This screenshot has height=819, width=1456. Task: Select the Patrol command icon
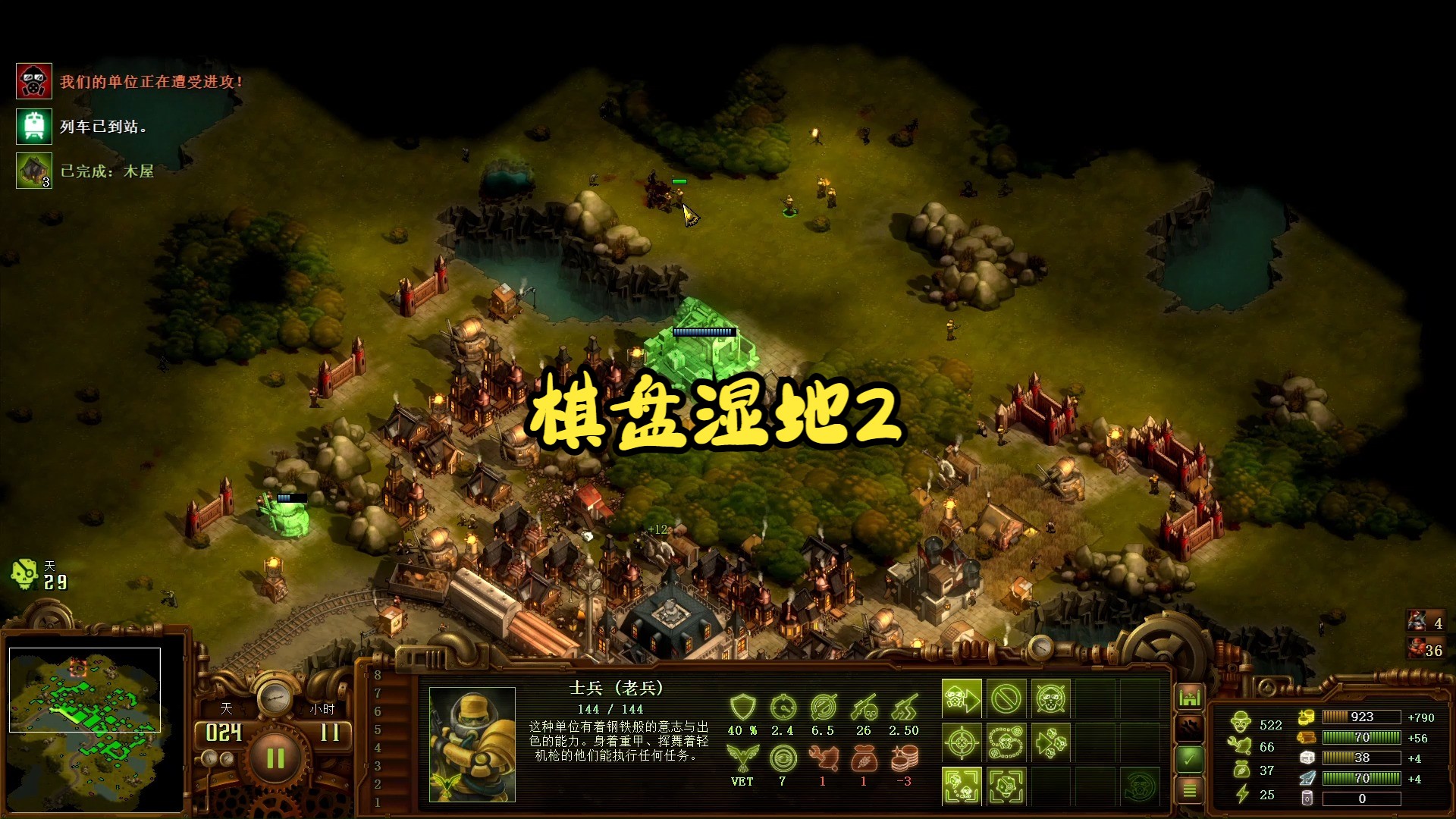click(x=1007, y=742)
